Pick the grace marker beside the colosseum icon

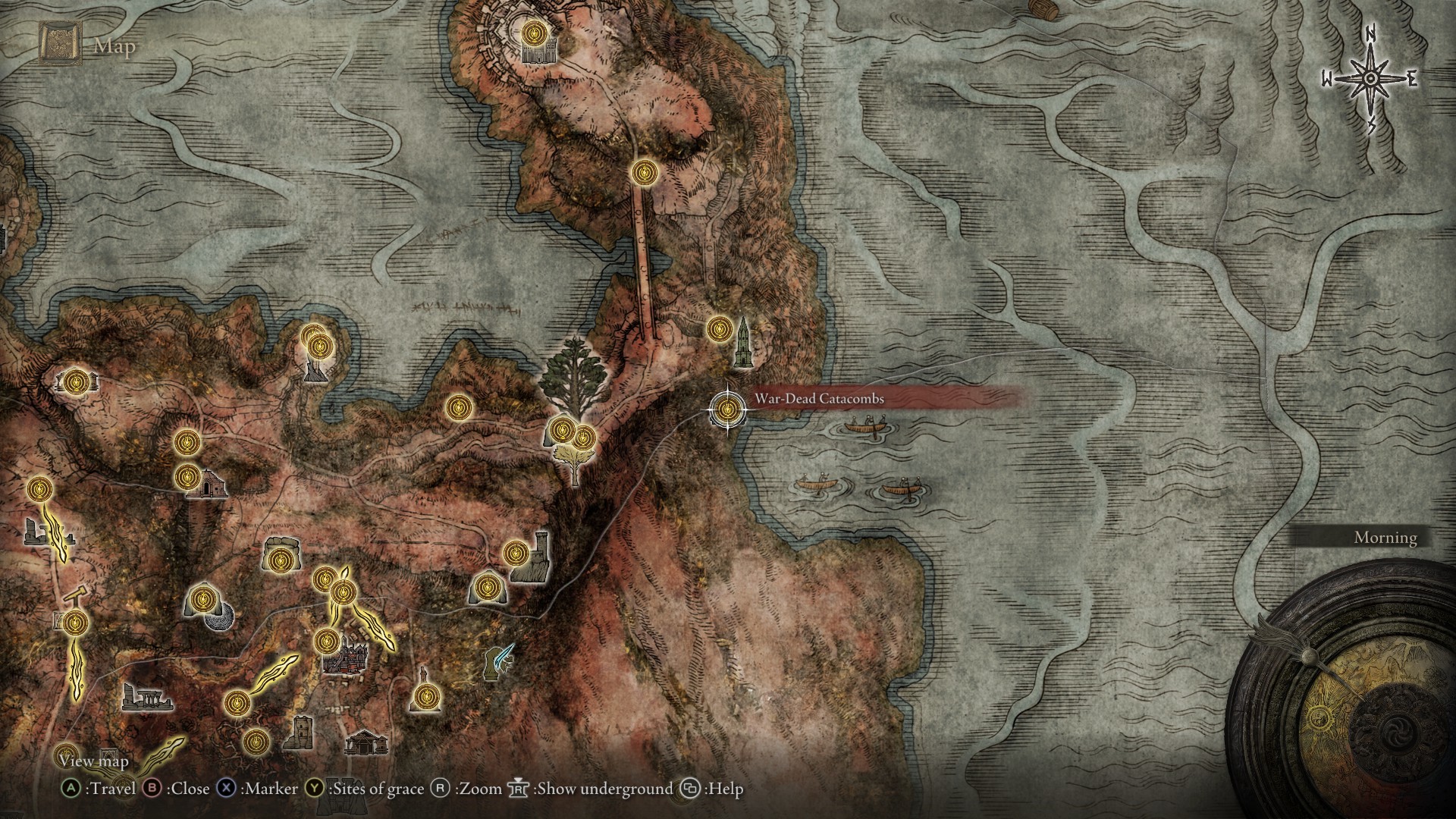(x=536, y=33)
